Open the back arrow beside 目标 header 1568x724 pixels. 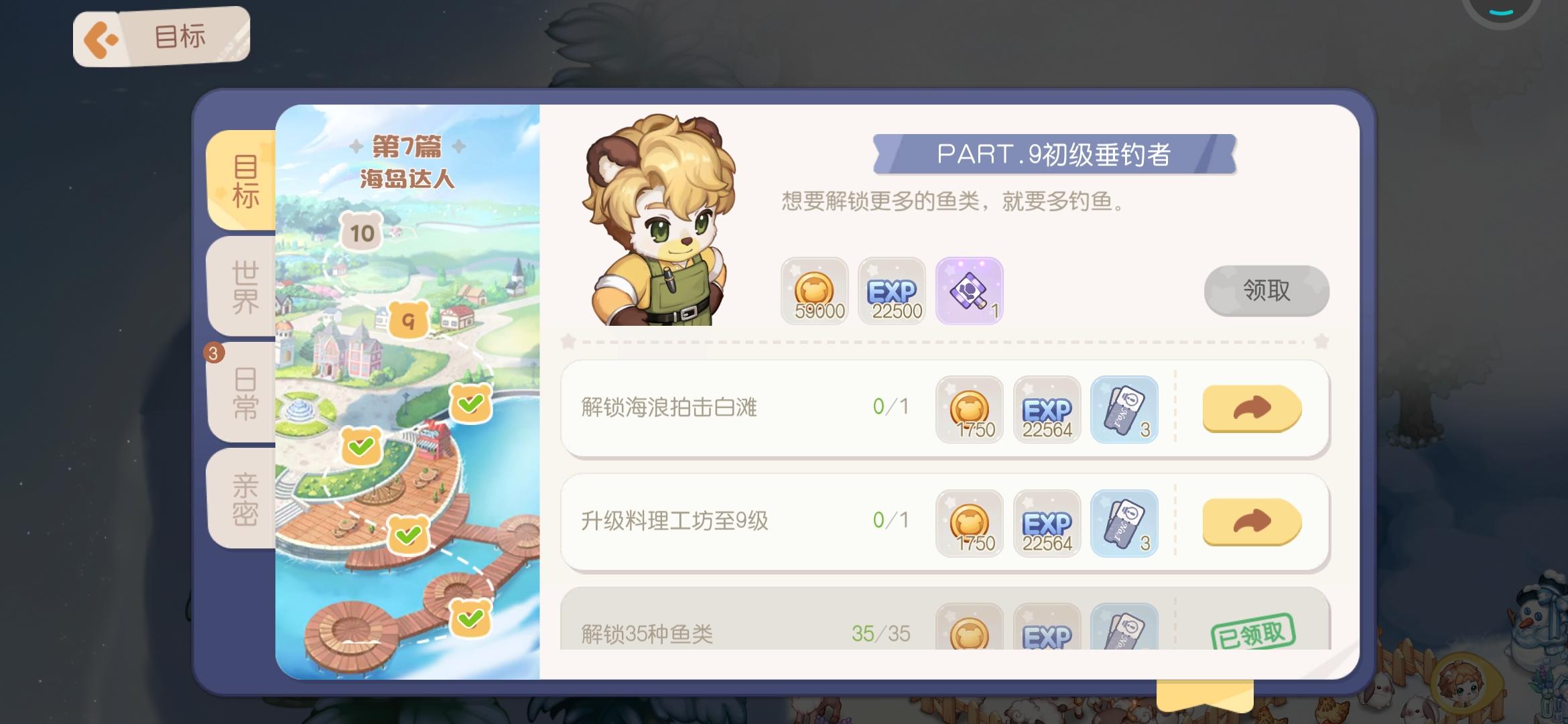coord(102,38)
